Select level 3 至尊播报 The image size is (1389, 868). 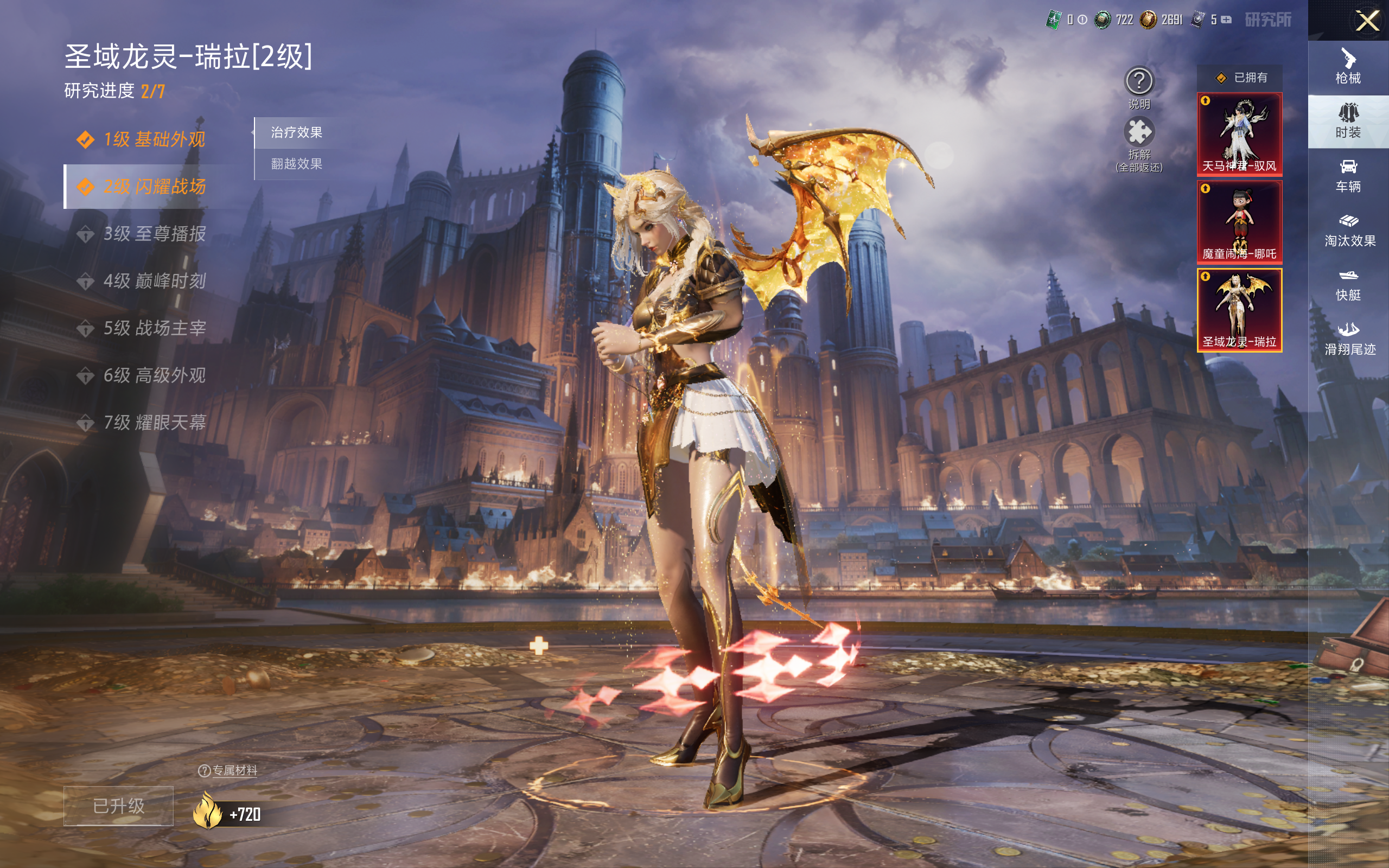point(153,234)
